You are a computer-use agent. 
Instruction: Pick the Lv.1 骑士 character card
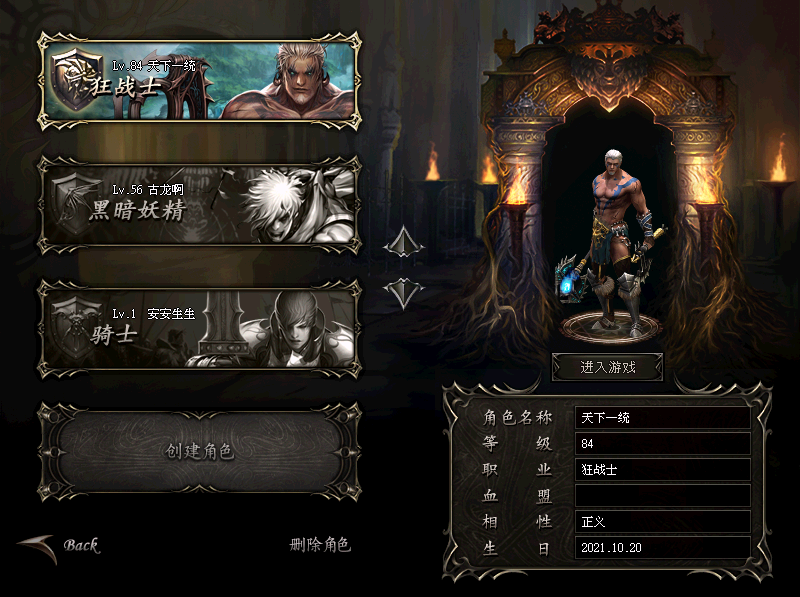click(199, 325)
